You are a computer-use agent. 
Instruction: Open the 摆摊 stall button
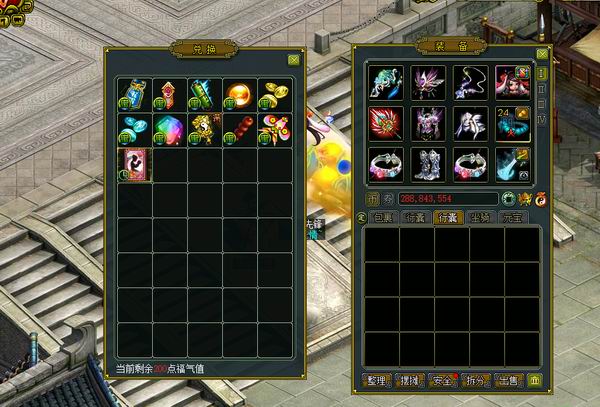tap(410, 380)
